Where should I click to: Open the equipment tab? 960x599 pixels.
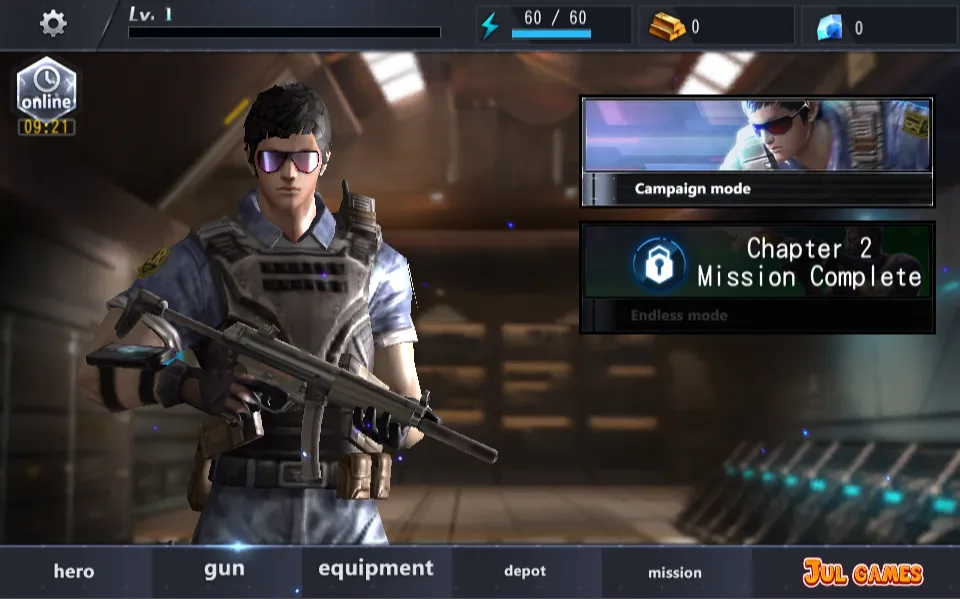(376, 570)
